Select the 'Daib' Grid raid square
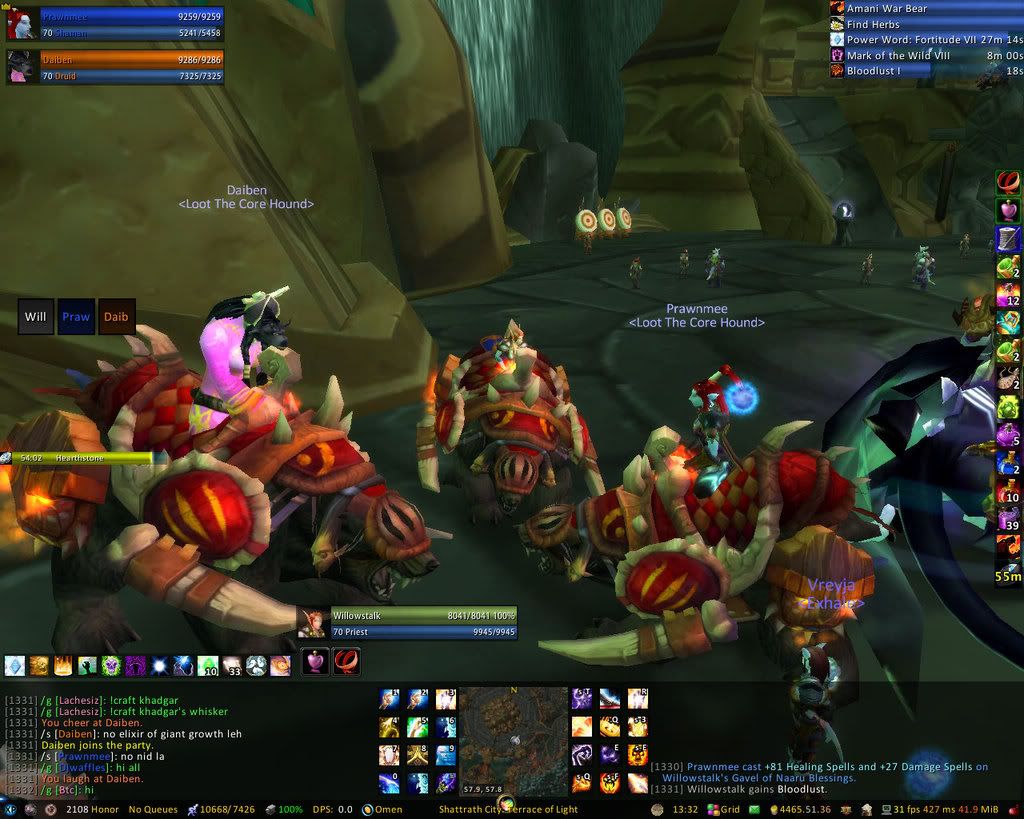Image resolution: width=1024 pixels, height=819 pixels. 116,317
